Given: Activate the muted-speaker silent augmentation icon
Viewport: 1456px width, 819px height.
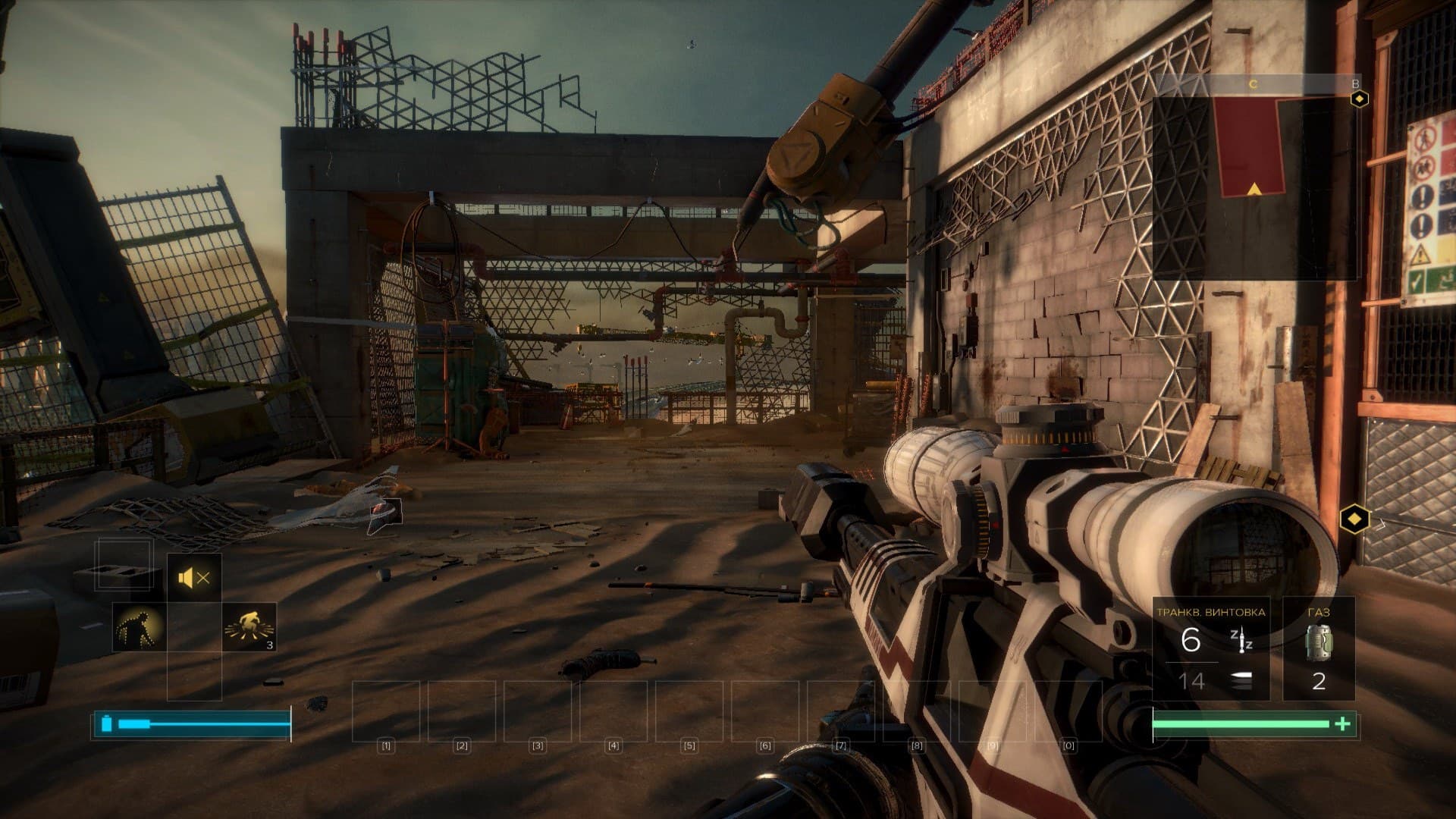Looking at the screenshot, I should coord(194,579).
